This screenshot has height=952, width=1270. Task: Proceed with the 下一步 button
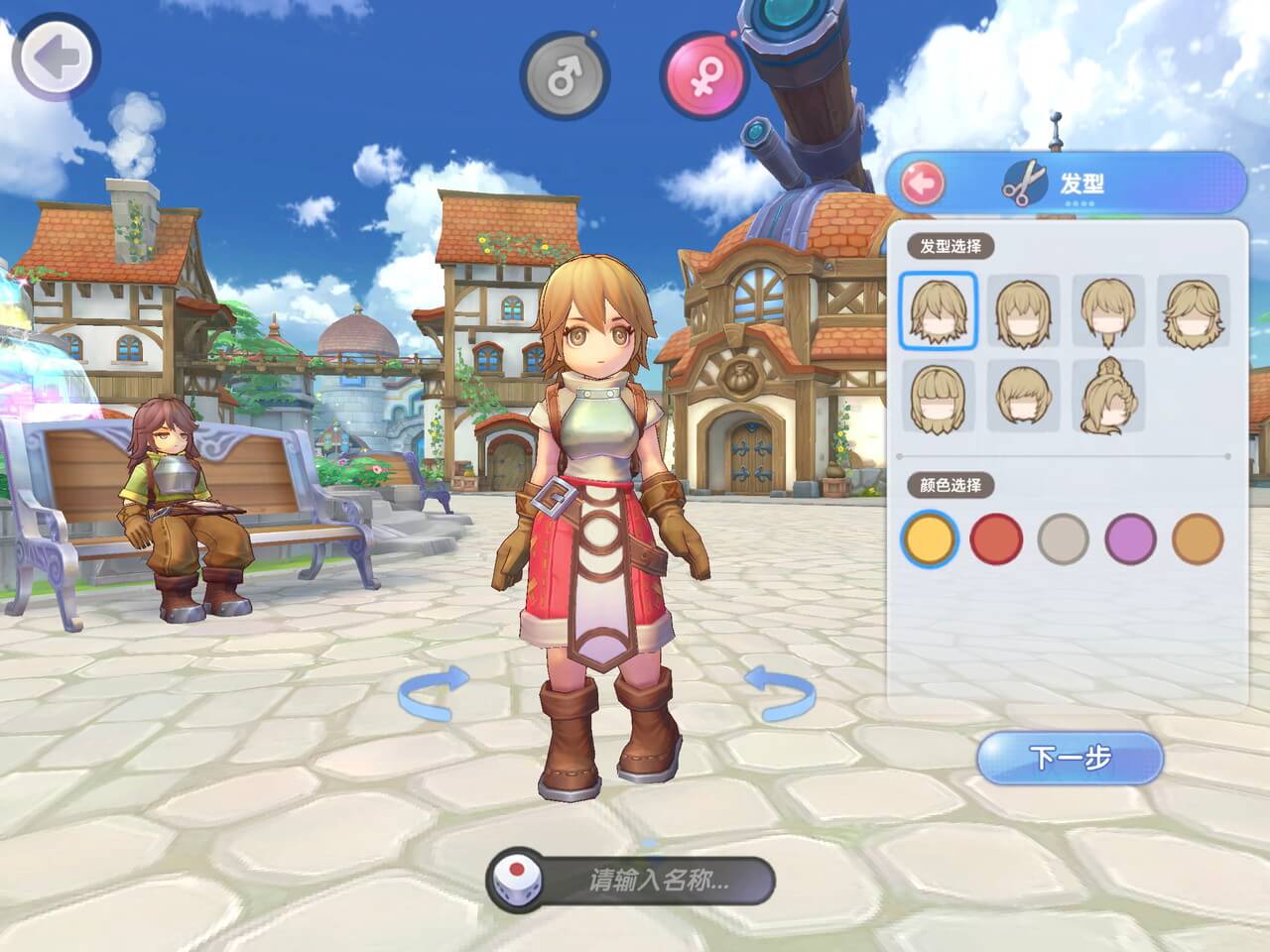(1070, 759)
